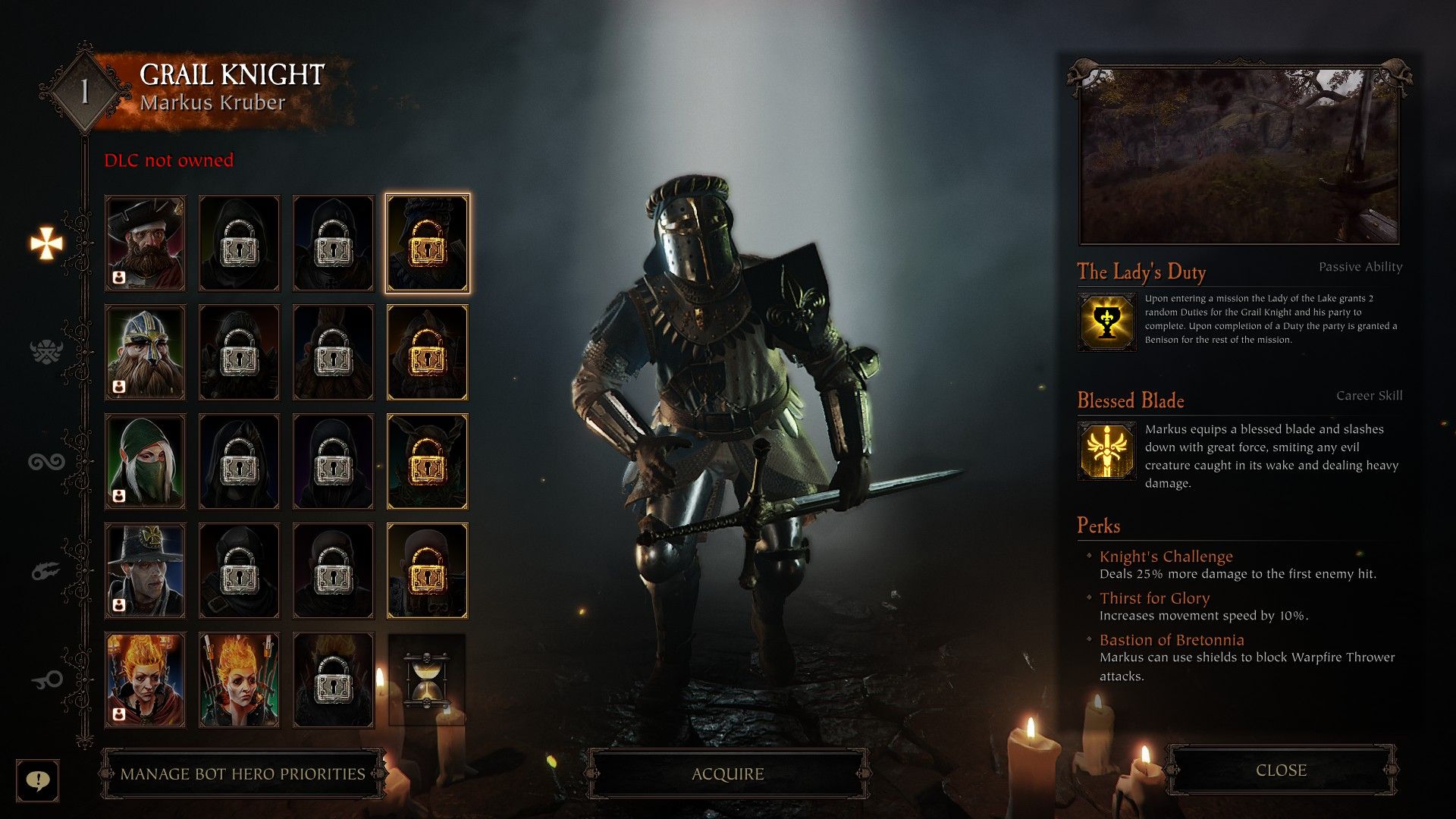Select the highlighted Grail Knight career portrait
1456x819 pixels.
(427, 243)
